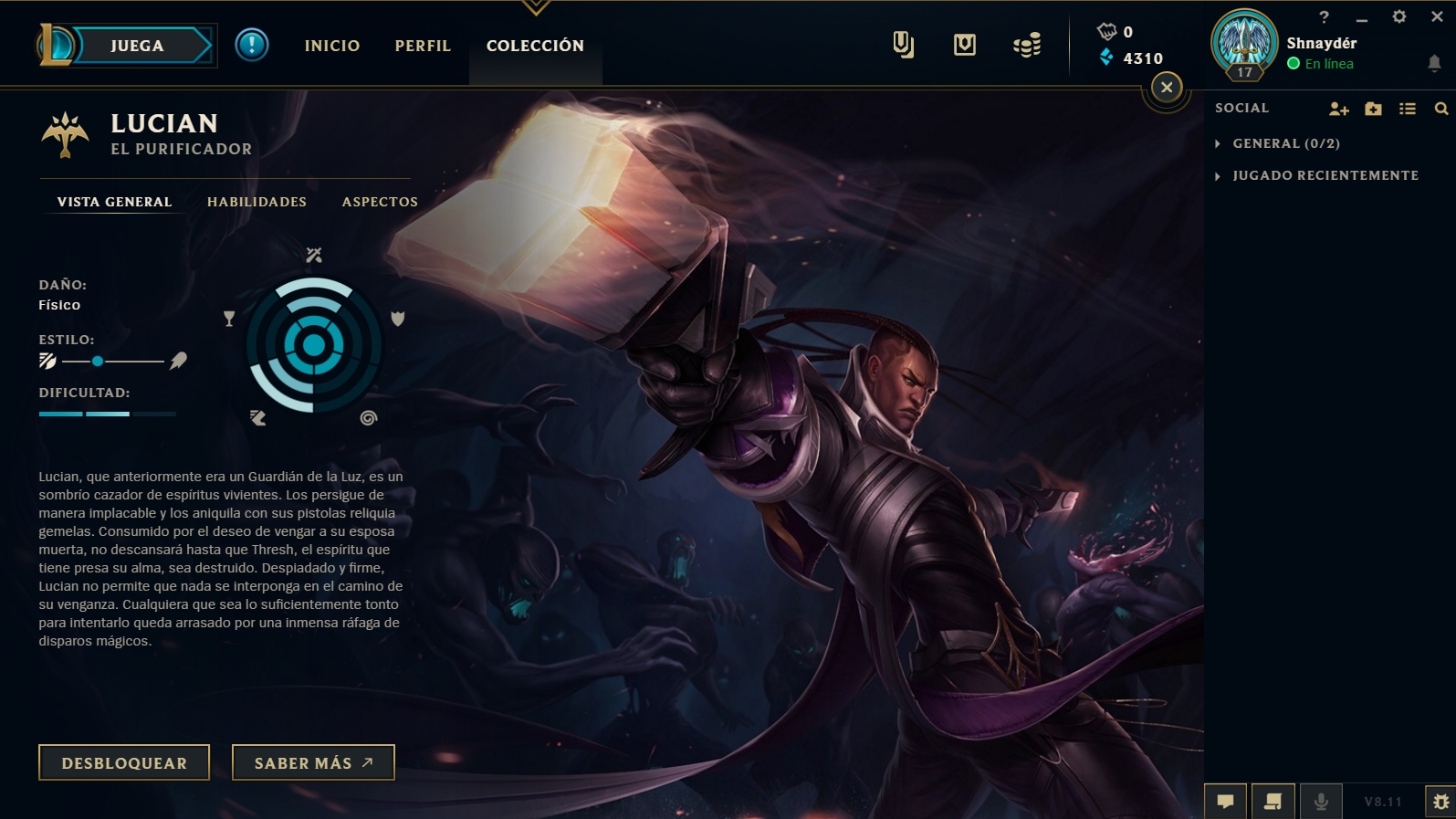Click the SABER MÁS link
The width and height of the screenshot is (1456, 819).
coord(312,762)
